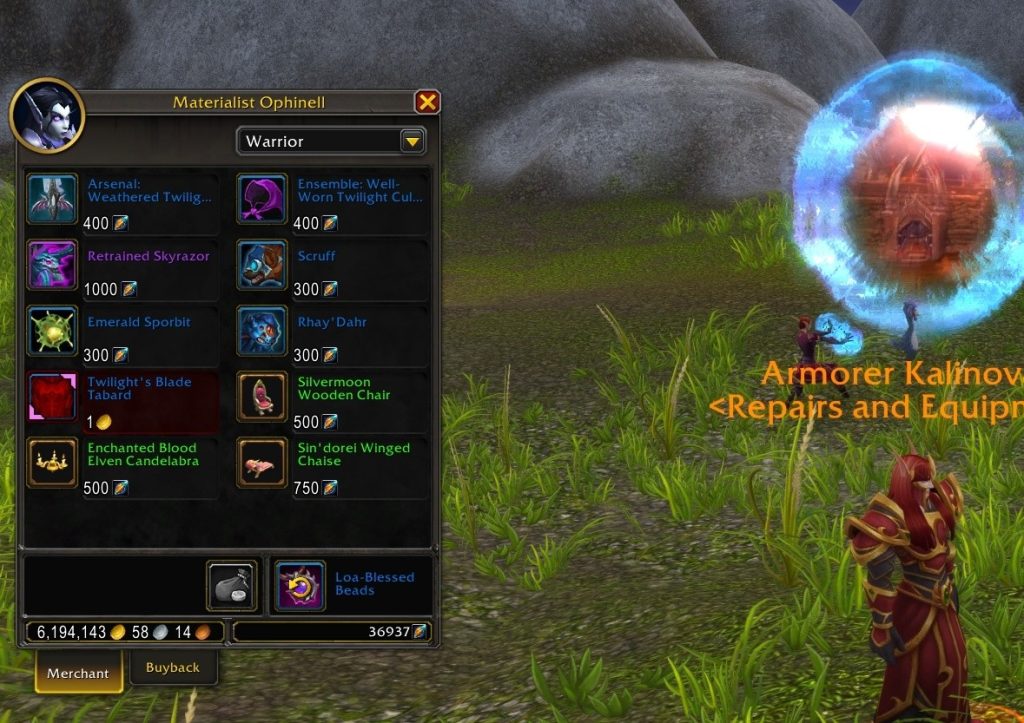Purchase the Ensemble: Well-Worn Twilight Cultist set
Viewport: 1024px width, 723px height.
click(x=262, y=199)
